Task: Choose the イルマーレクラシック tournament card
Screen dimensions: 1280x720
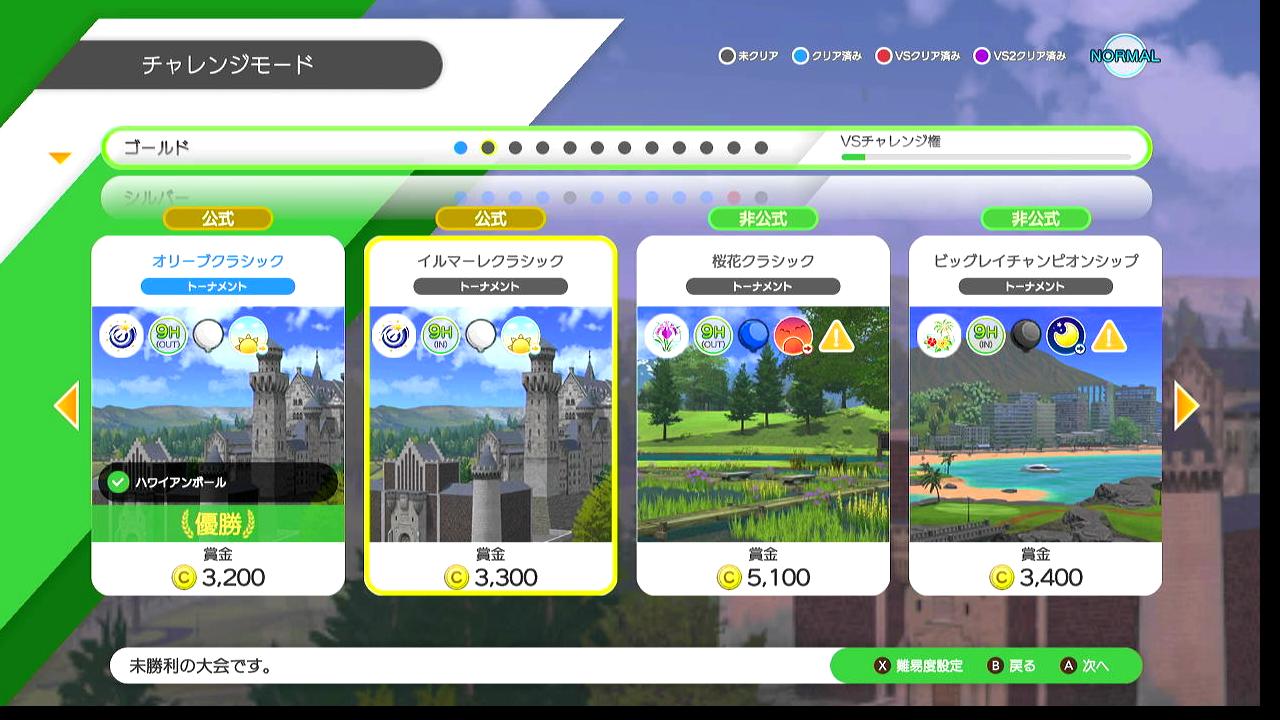Action: click(x=490, y=415)
